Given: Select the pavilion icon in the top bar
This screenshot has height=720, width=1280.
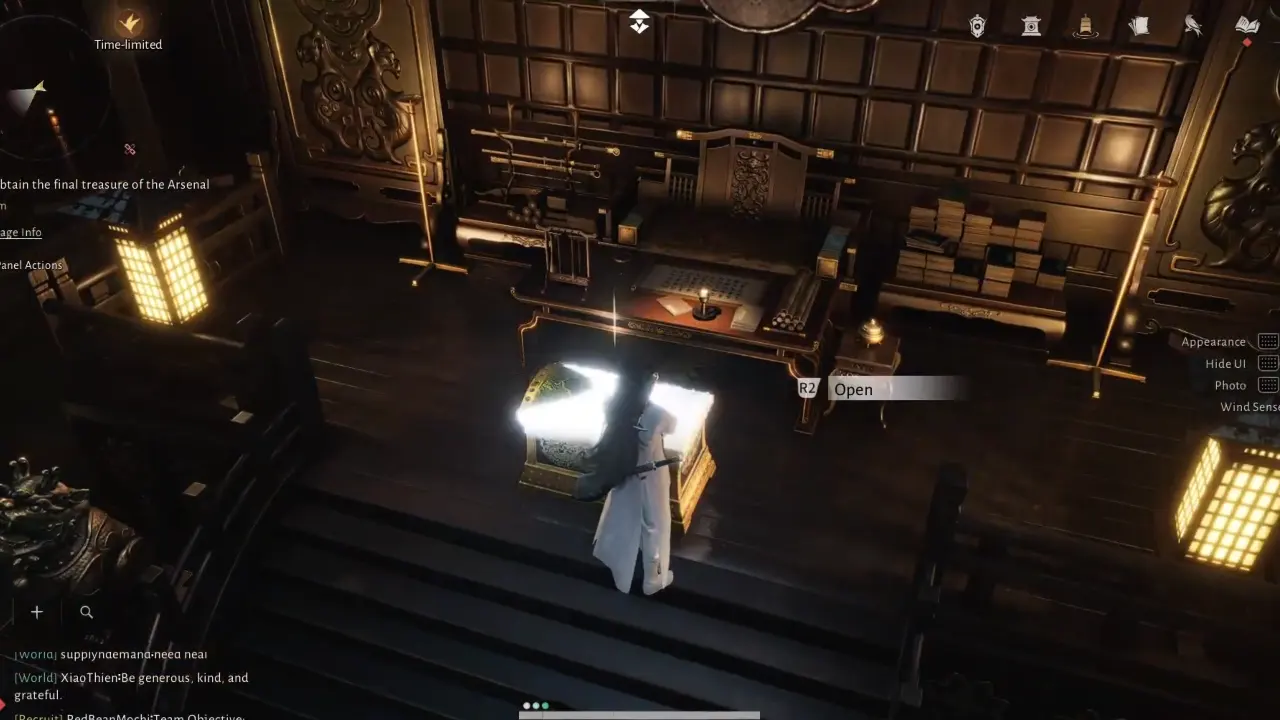Looking at the screenshot, I should tap(1031, 25).
